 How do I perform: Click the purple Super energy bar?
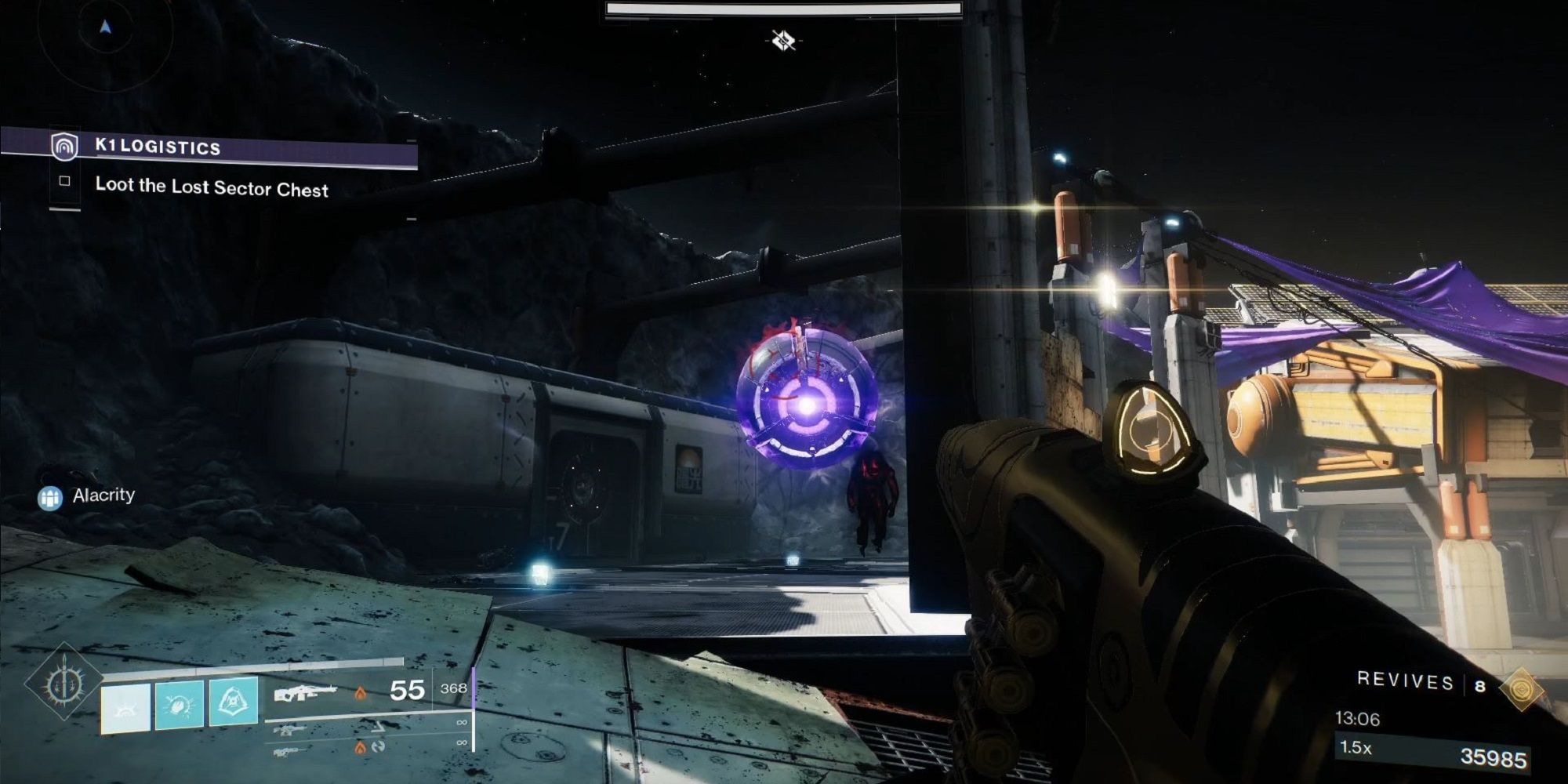[x=474, y=688]
